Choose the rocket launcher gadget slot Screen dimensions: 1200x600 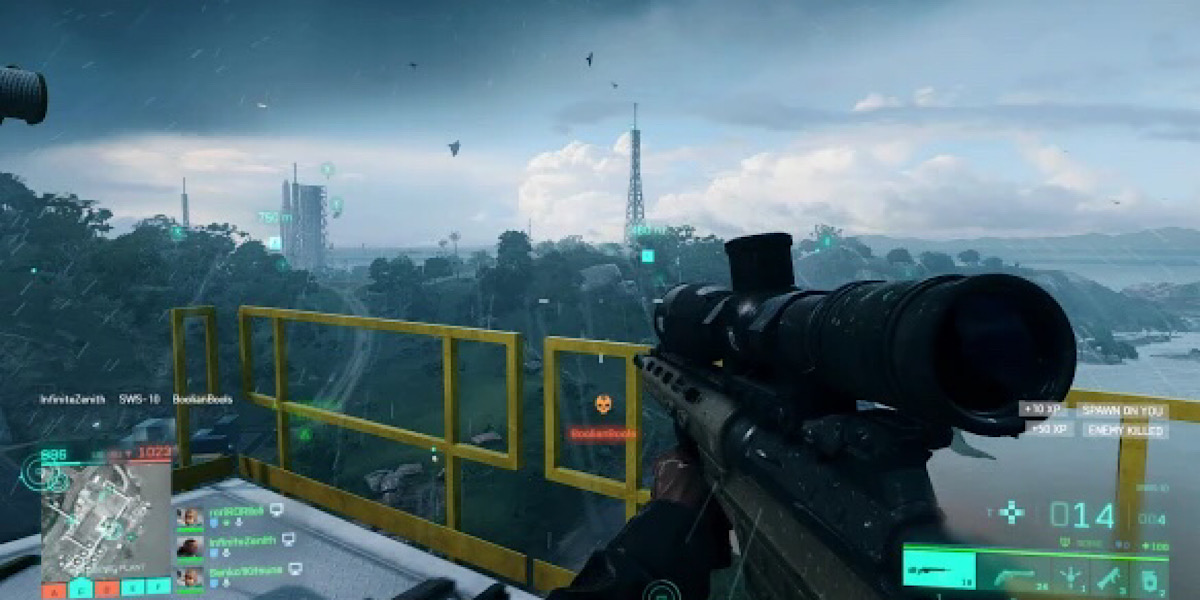(1110, 575)
